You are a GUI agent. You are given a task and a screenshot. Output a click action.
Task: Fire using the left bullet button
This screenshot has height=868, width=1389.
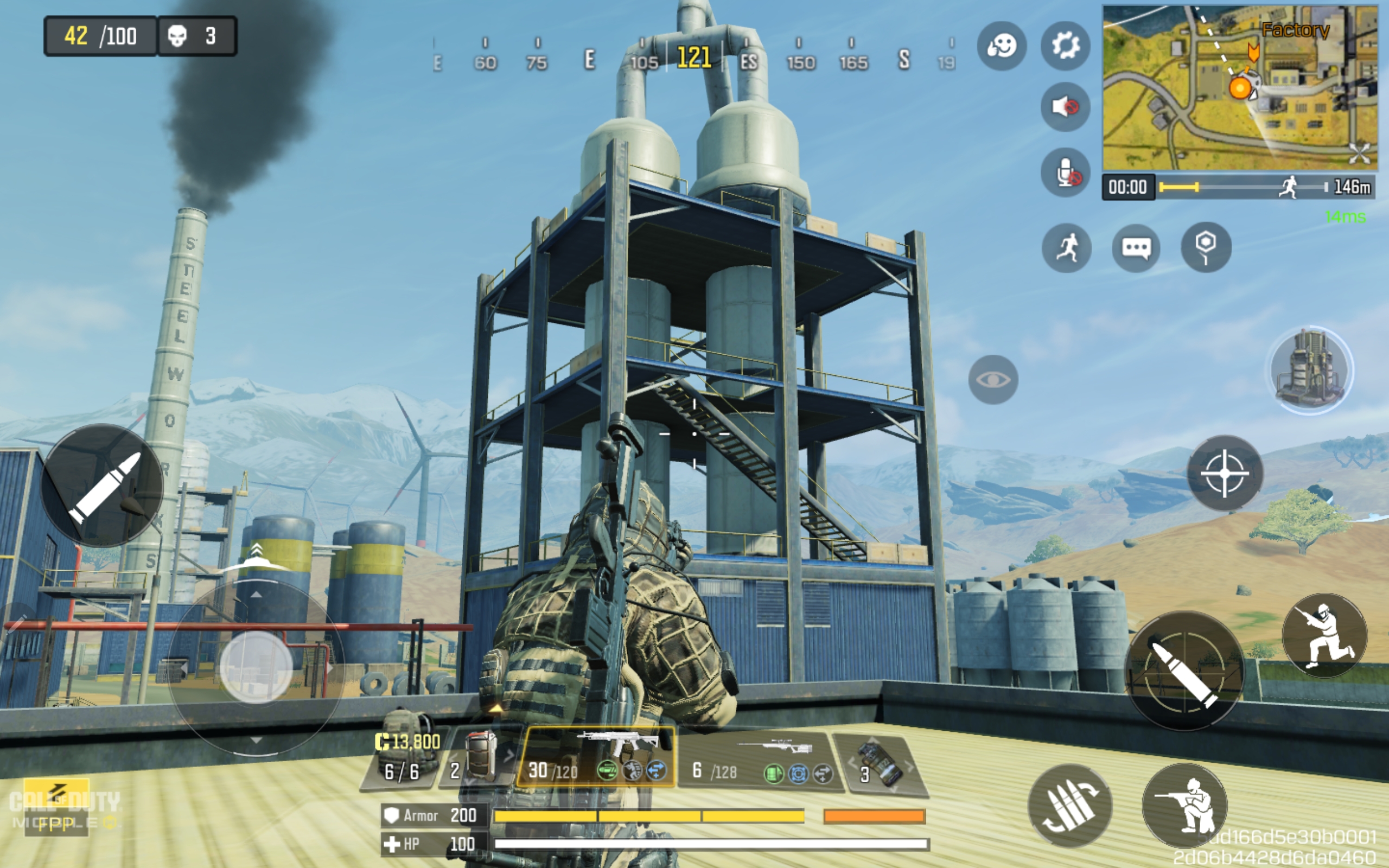coord(102,486)
